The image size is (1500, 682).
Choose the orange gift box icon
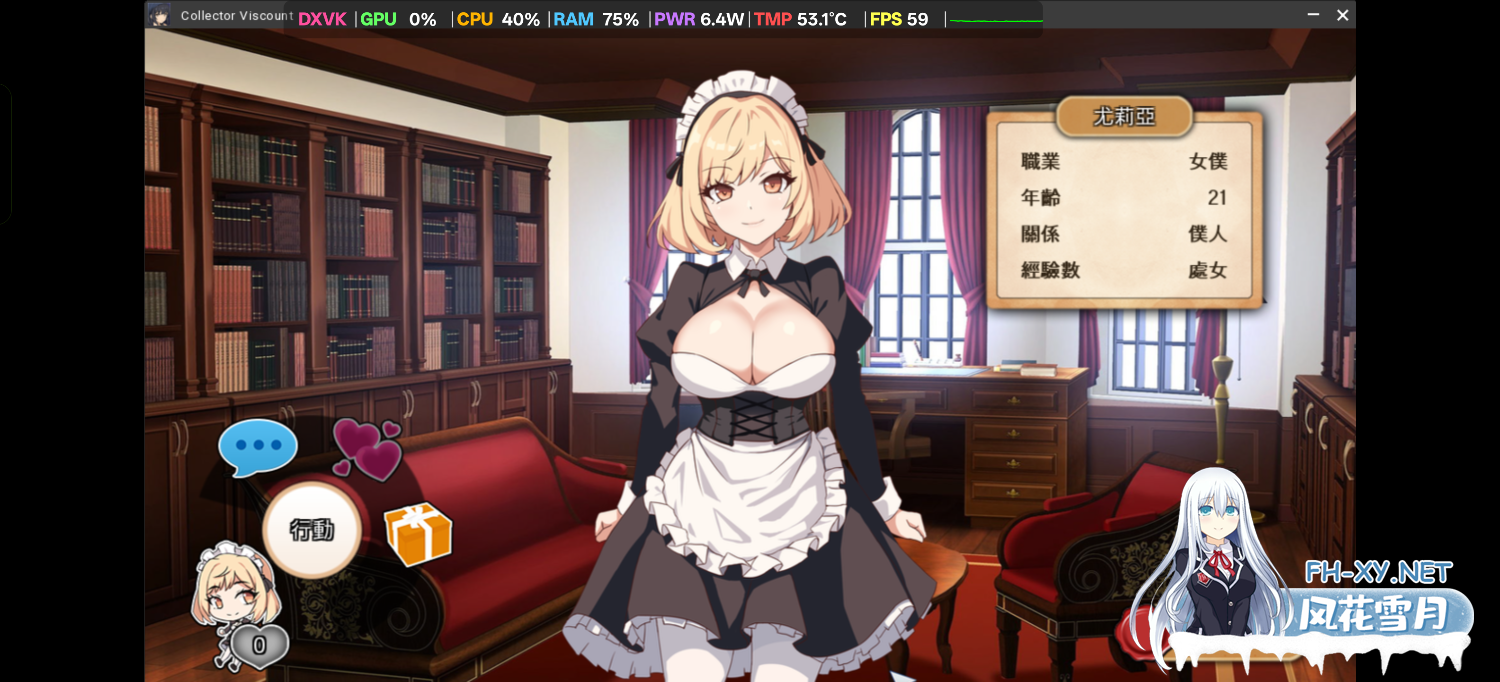(x=418, y=533)
